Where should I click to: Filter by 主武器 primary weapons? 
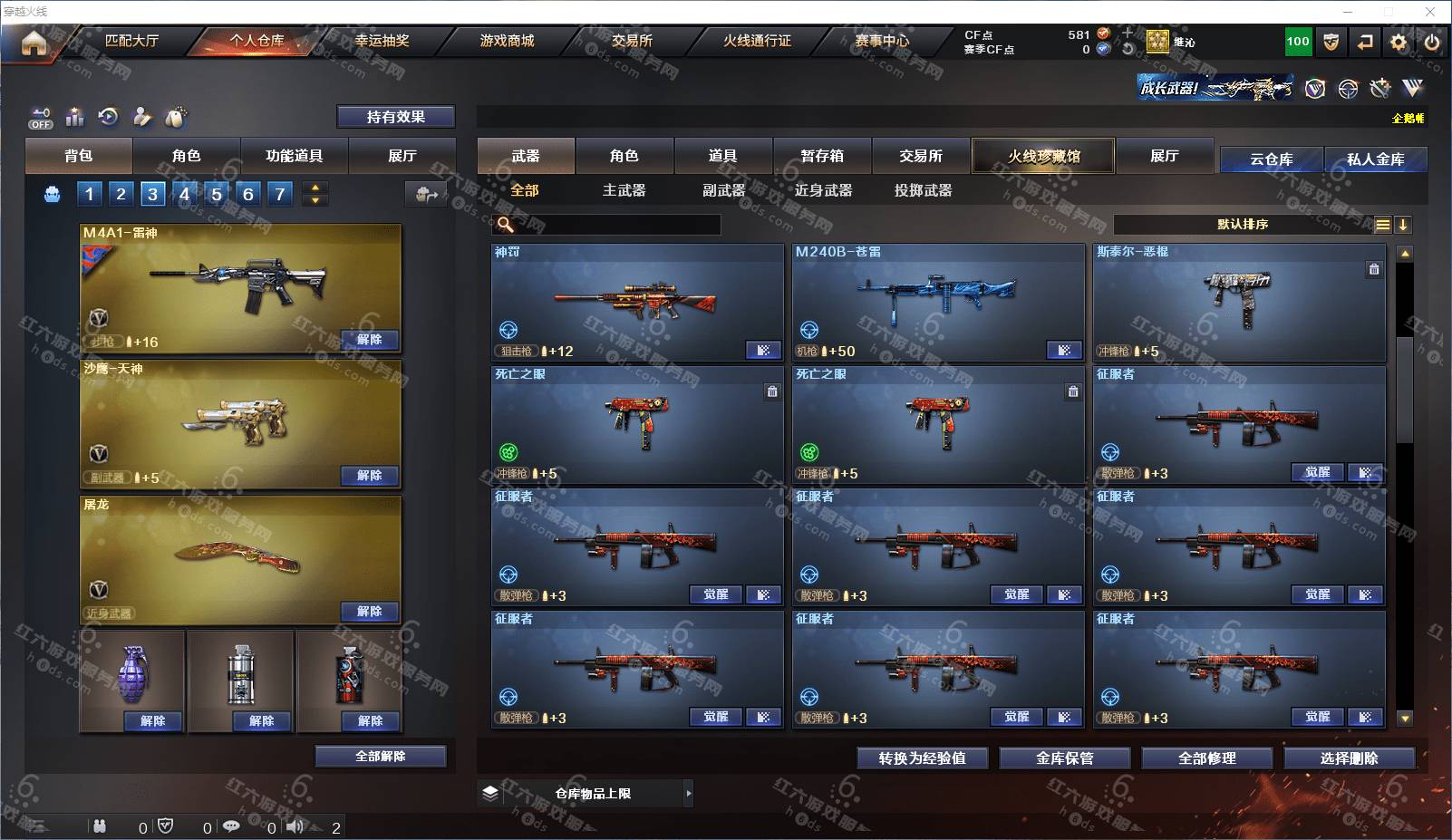[624, 190]
